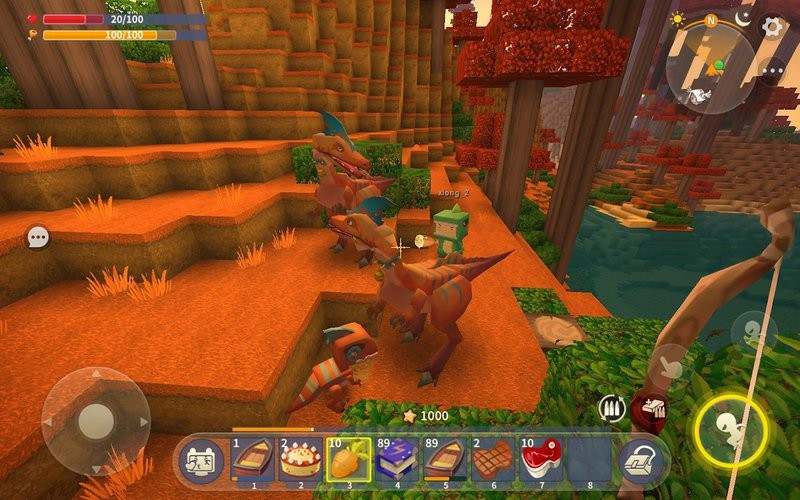Open the settings gear icon
The image size is (800, 500).
coord(772,25)
